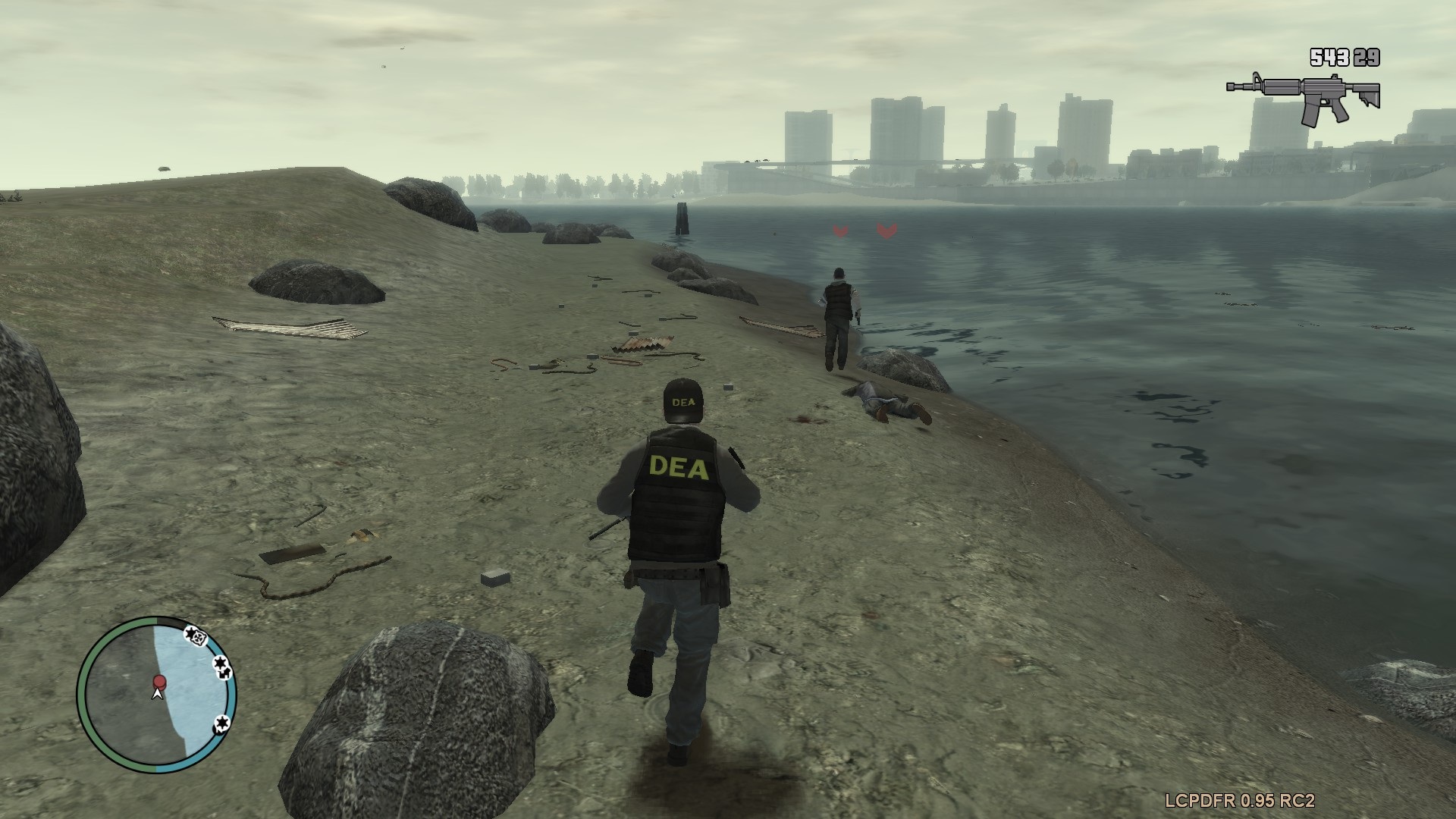Image resolution: width=1456 pixels, height=819 pixels.
Task: Click the red suspect blip on the radar
Action: coord(159,681)
